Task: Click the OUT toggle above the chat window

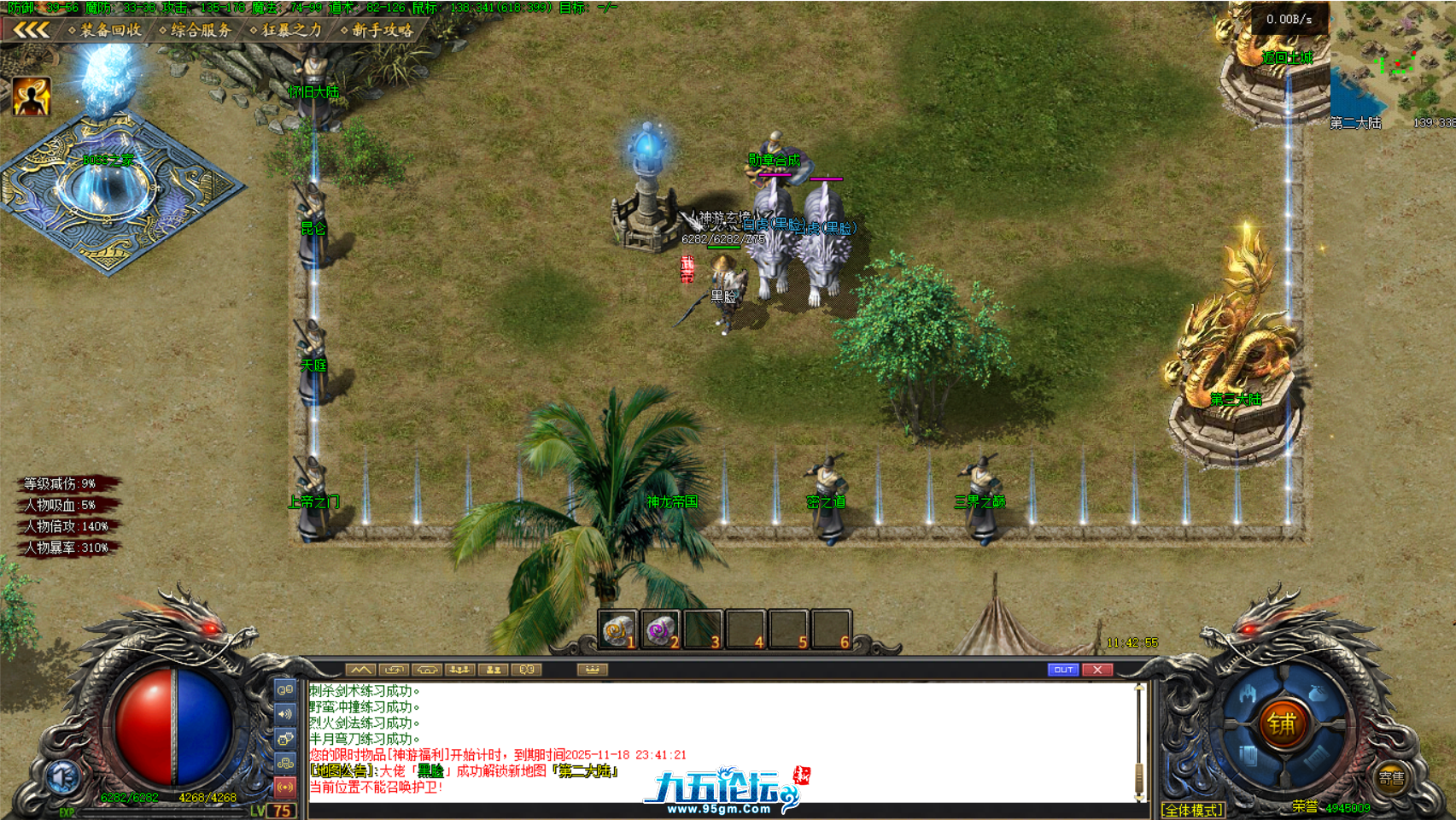Action: point(1062,670)
